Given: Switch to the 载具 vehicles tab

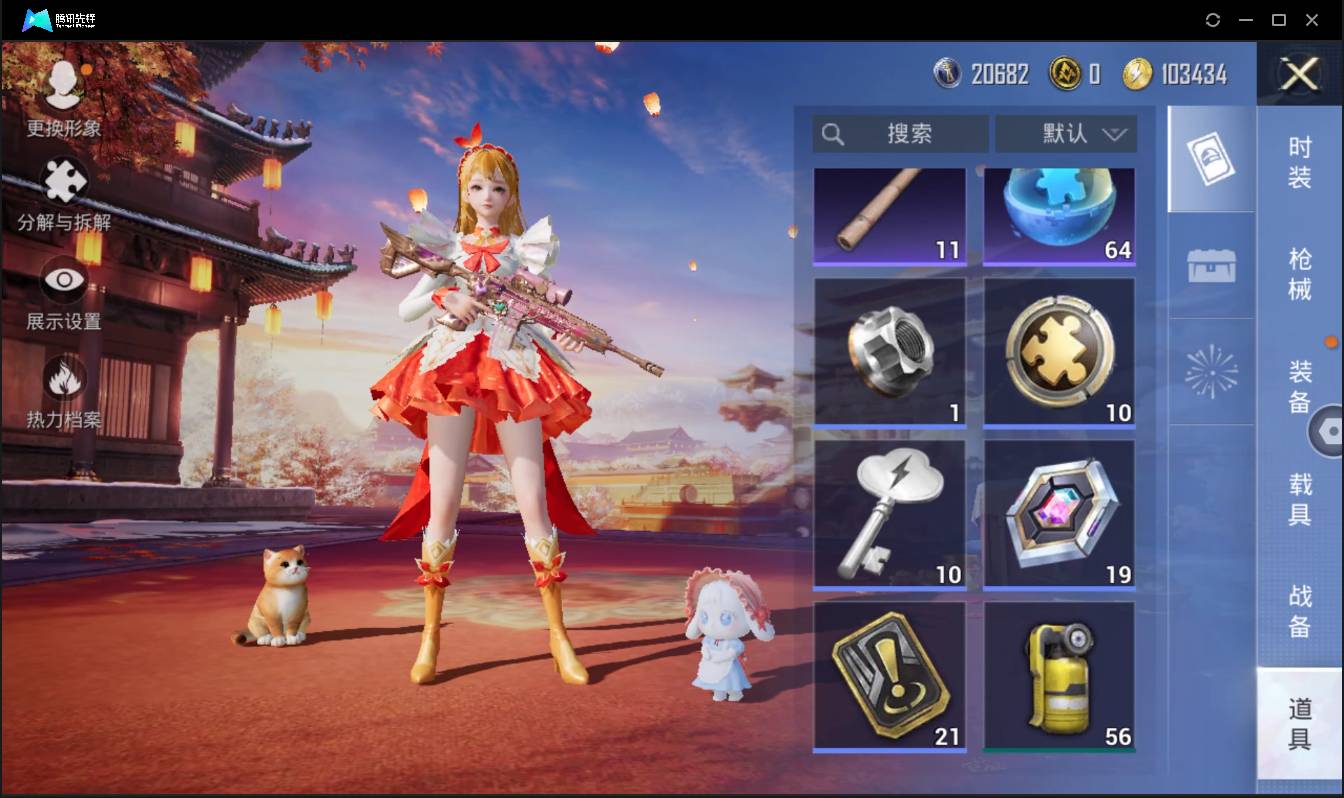Looking at the screenshot, I should (x=1299, y=499).
